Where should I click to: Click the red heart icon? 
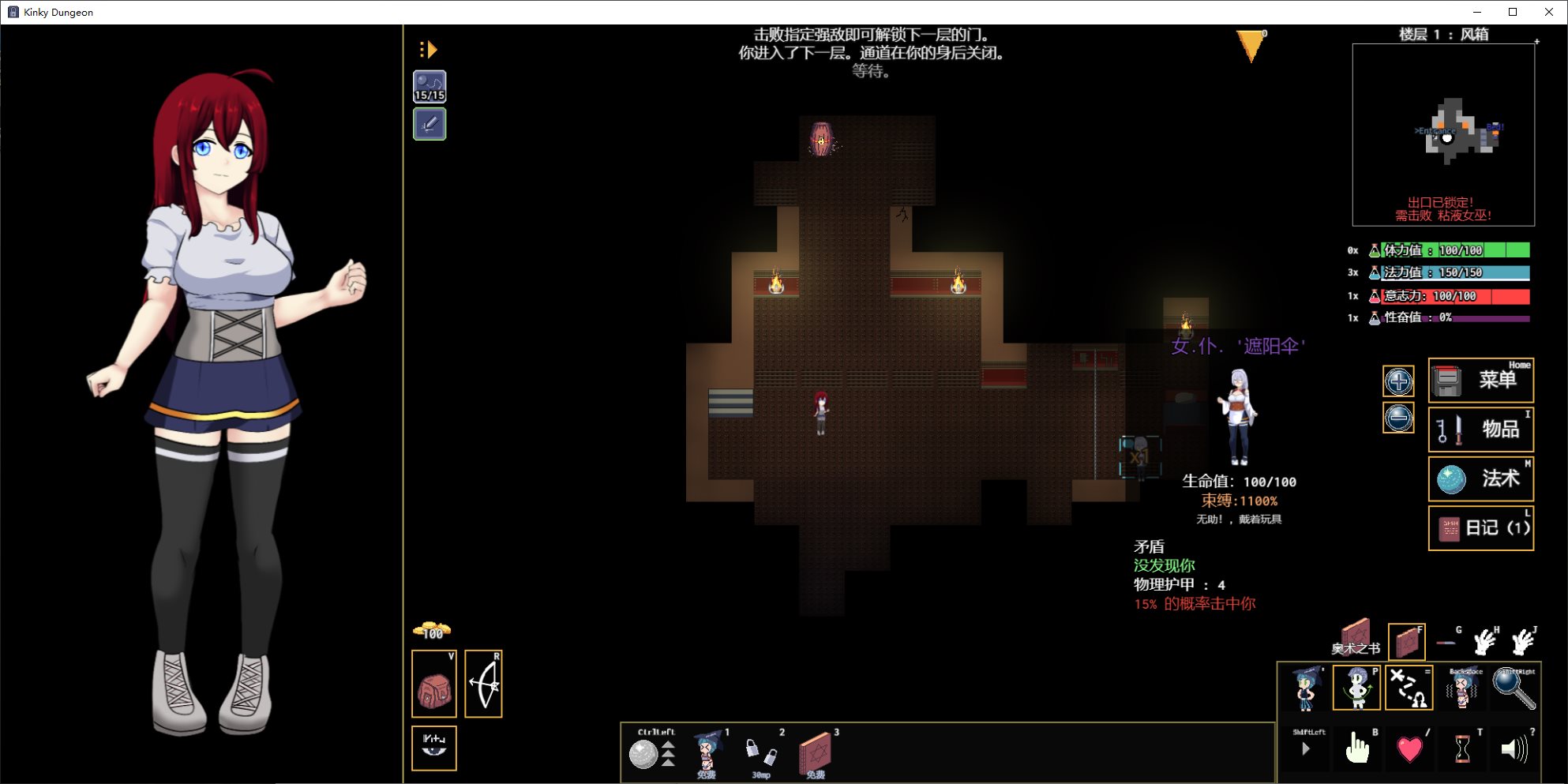1409,748
